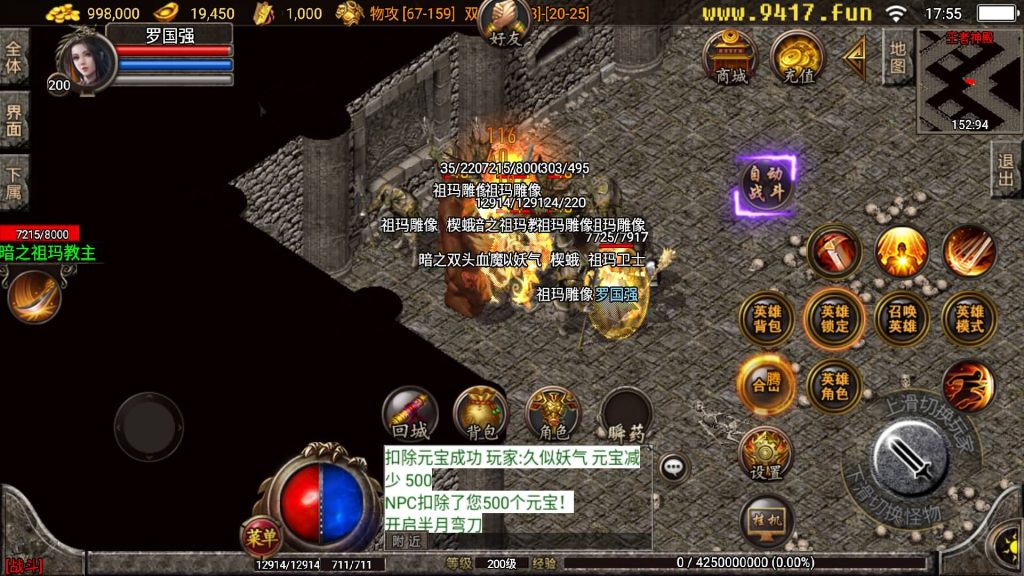Image resolution: width=1024 pixels, height=576 pixels.
Task: Use the 回城 return-to-town scroll
Action: [x=410, y=414]
